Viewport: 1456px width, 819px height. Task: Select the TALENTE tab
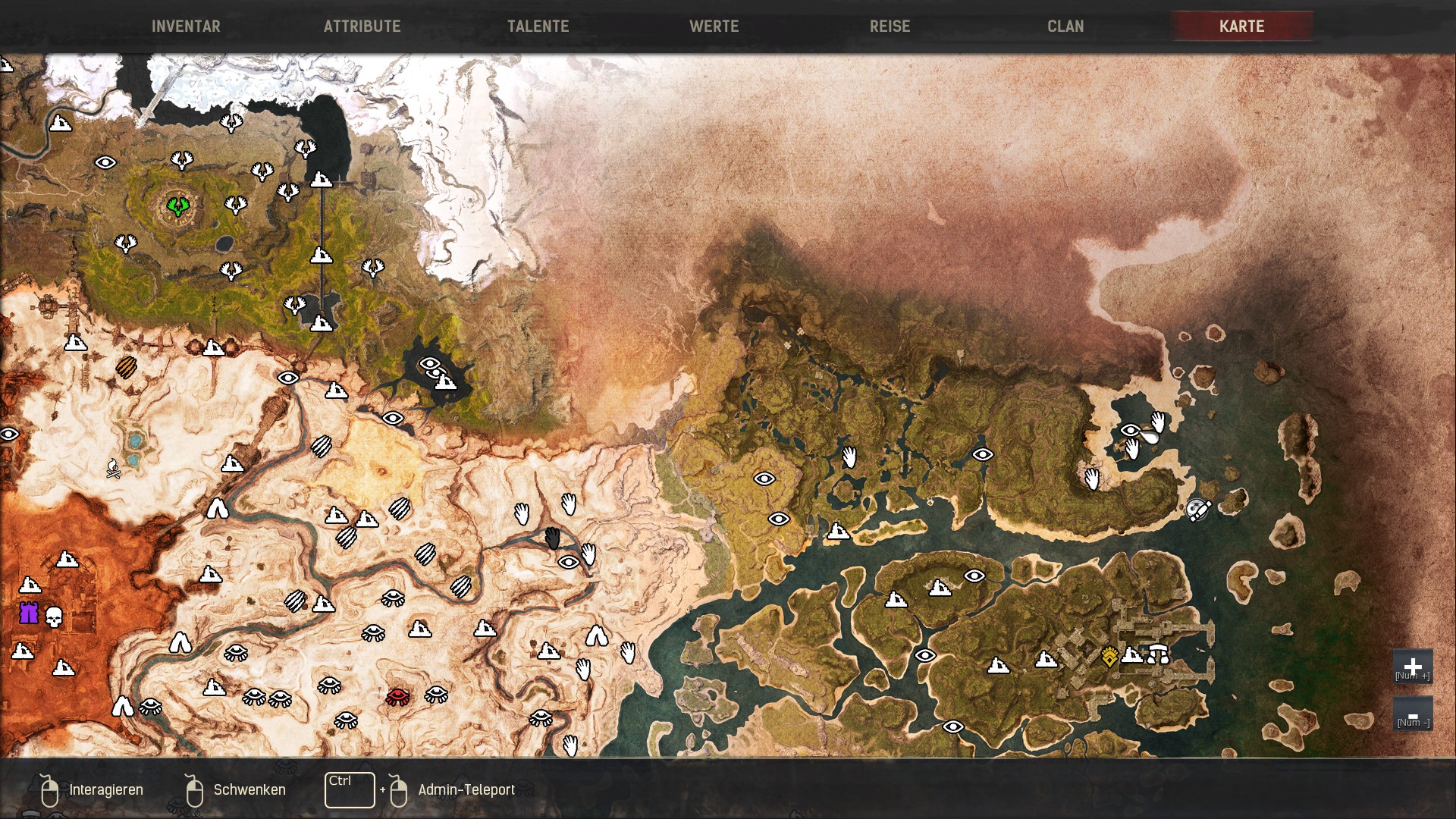click(538, 27)
